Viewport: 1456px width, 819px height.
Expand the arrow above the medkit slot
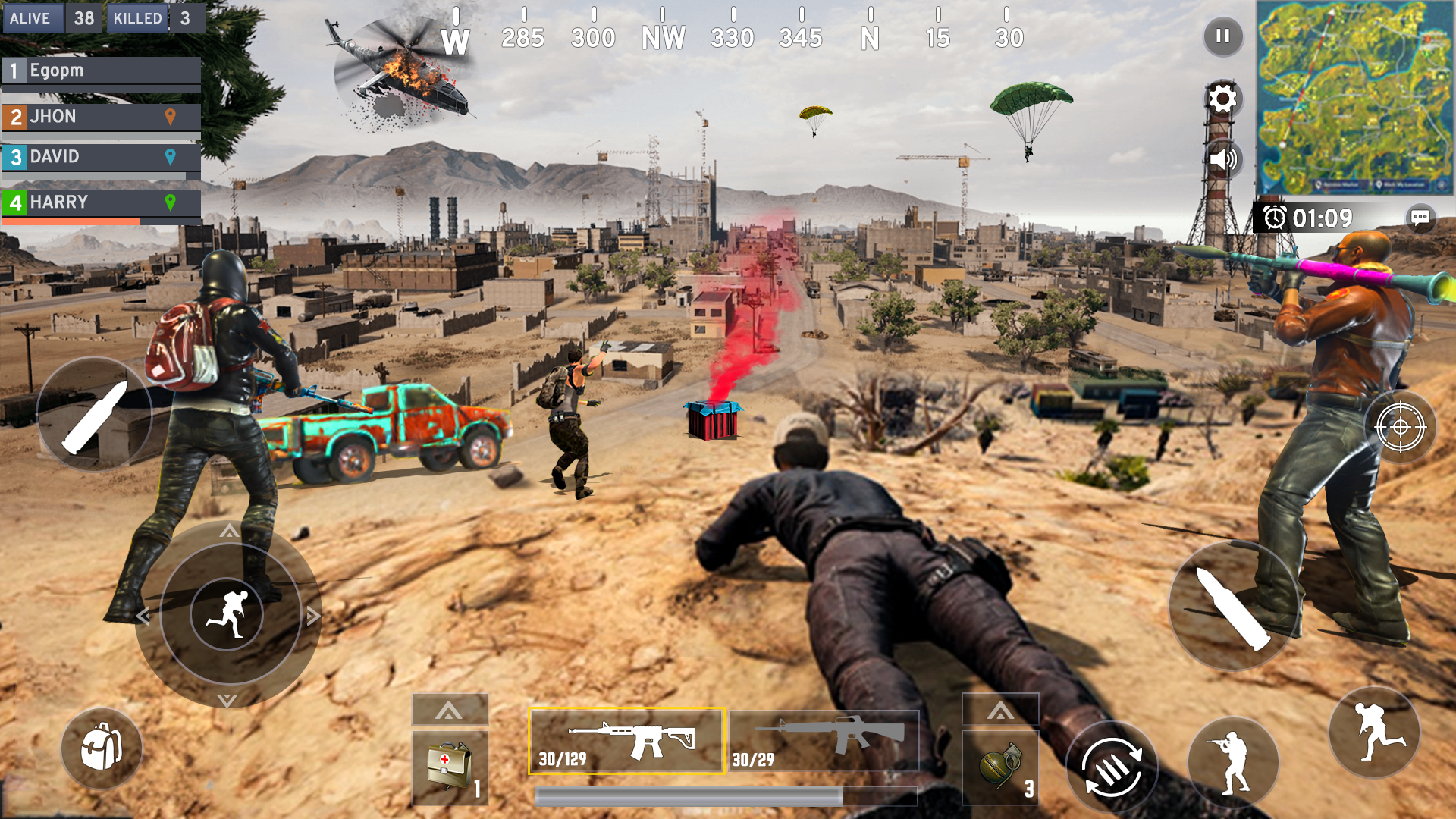pyautogui.click(x=449, y=708)
